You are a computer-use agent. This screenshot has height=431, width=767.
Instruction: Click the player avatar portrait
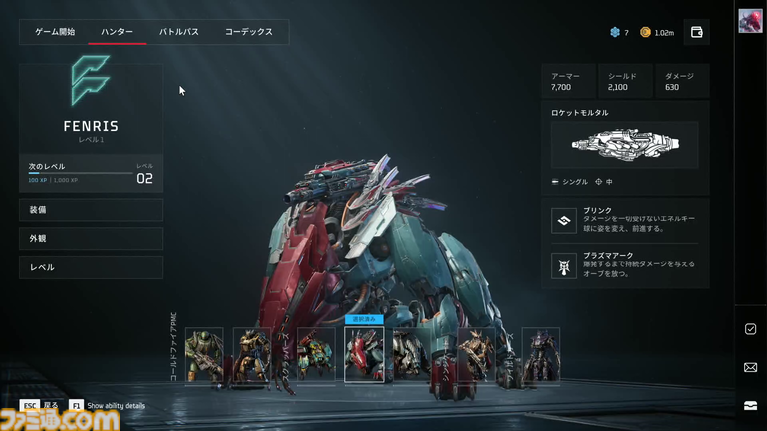tap(751, 22)
